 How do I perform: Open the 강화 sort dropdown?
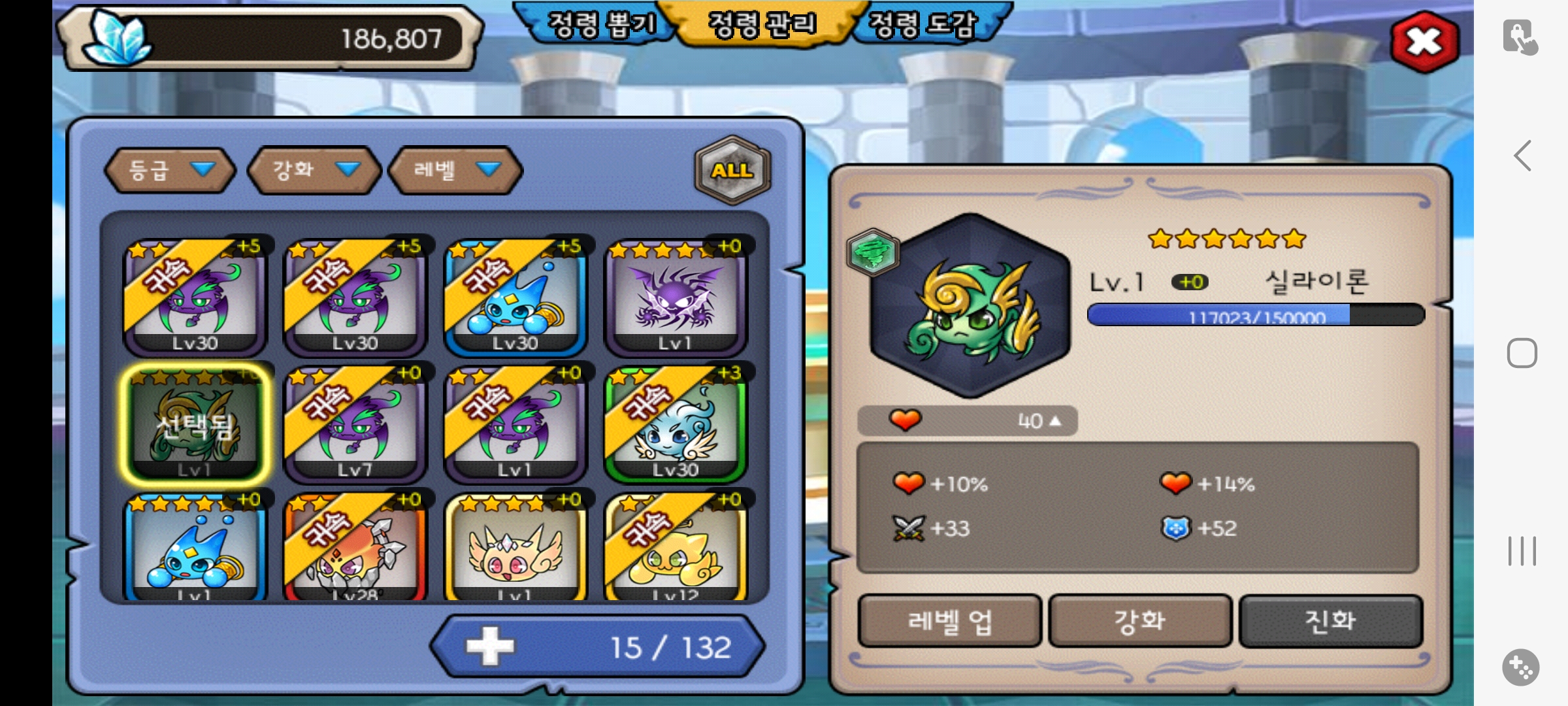314,171
